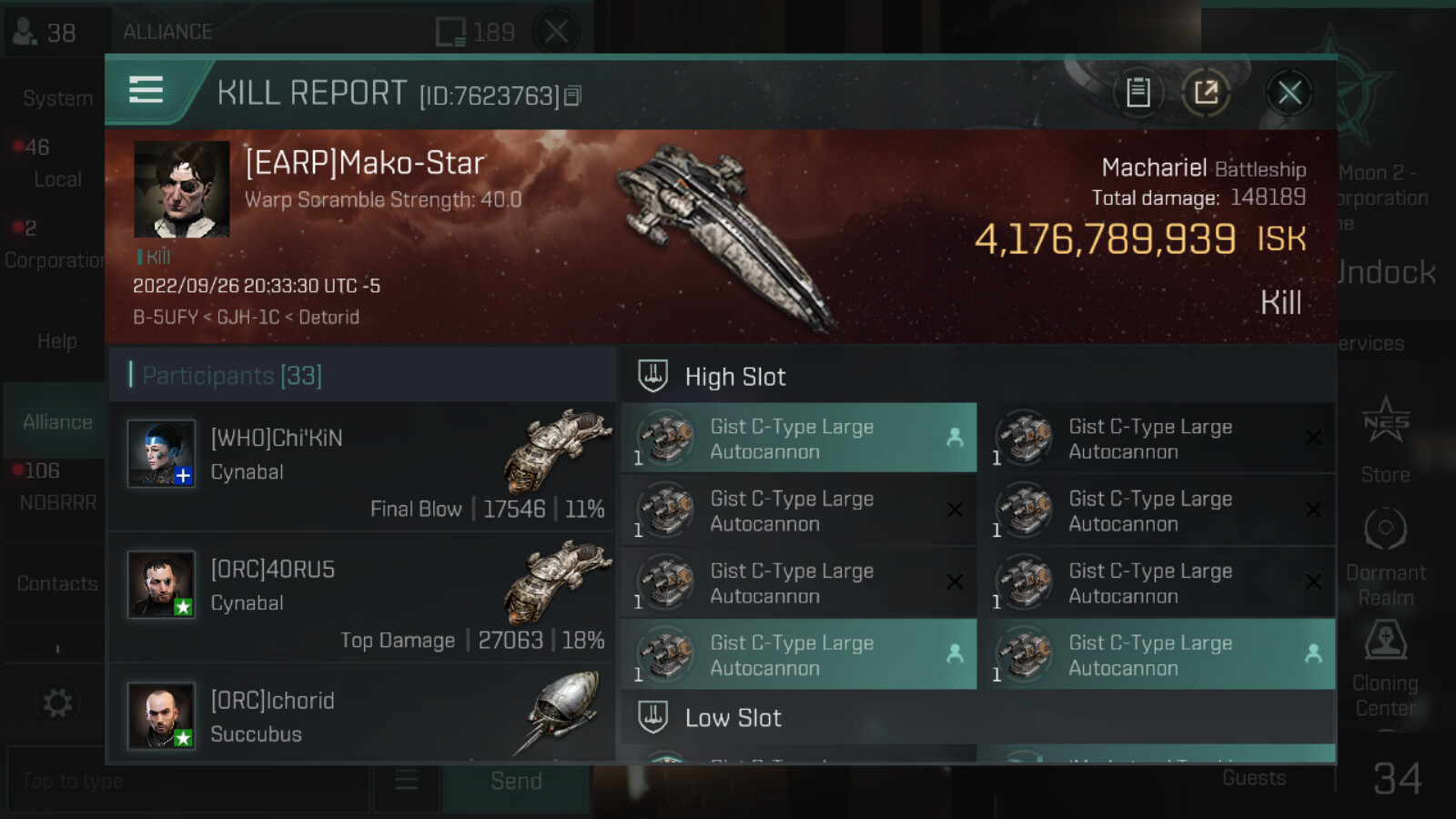Close the alliance chat panel
The height and width of the screenshot is (819, 1456).
[556, 33]
